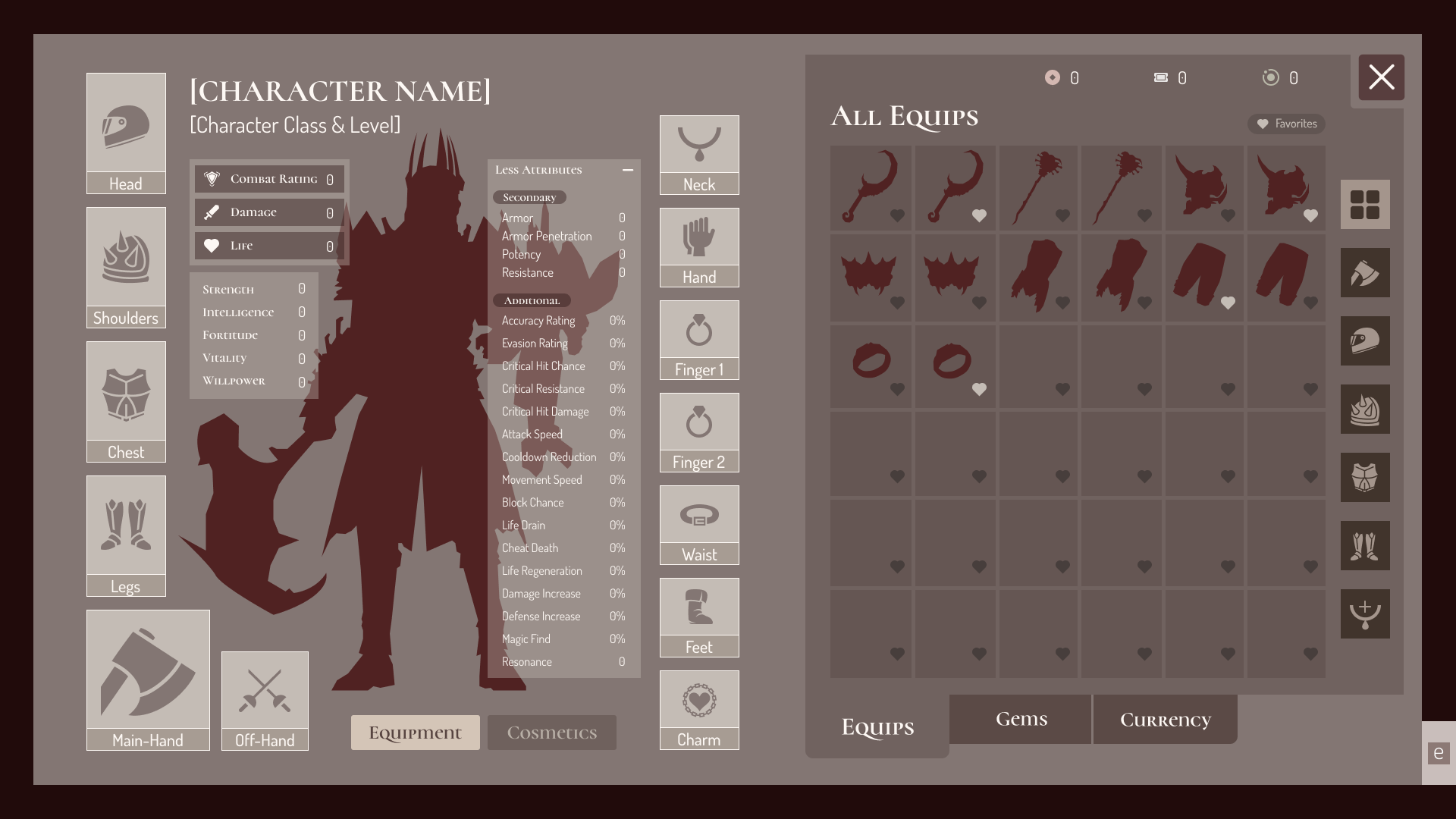
Task: Select the Main-Hand weapon slot
Action: click(x=148, y=679)
